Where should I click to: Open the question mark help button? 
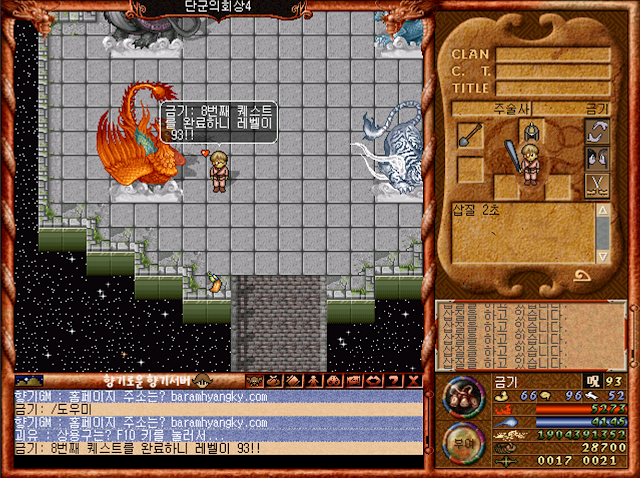coord(394,381)
